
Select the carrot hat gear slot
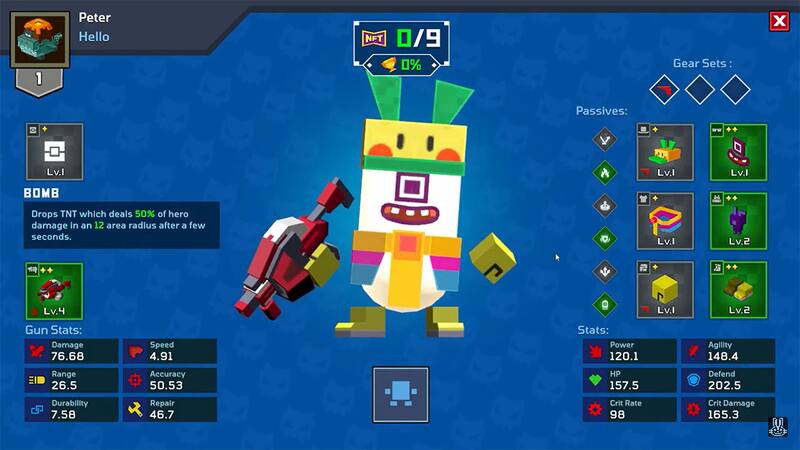click(665, 152)
